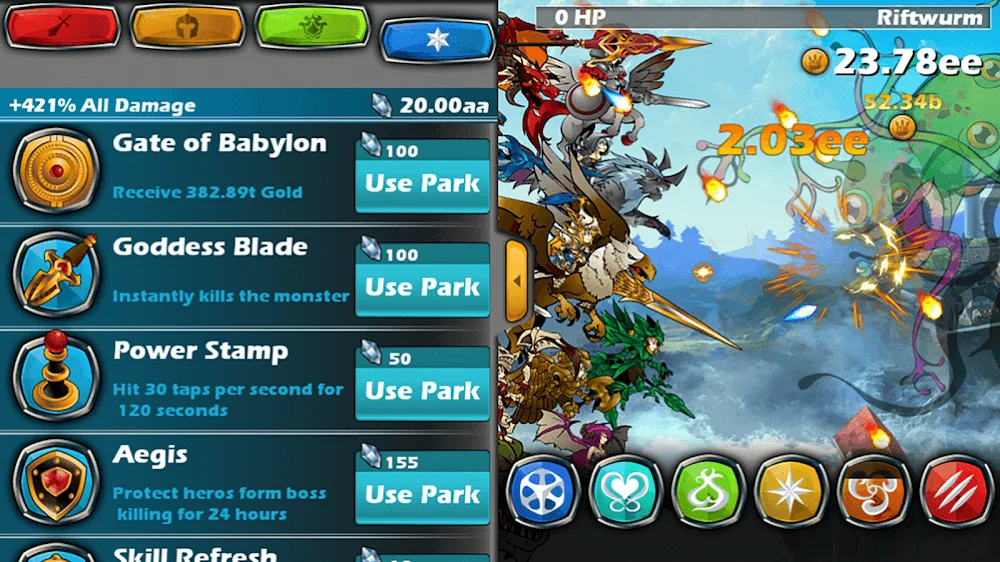Switch to the red sword tab
Viewport: 1000px width, 562px height.
(60, 27)
